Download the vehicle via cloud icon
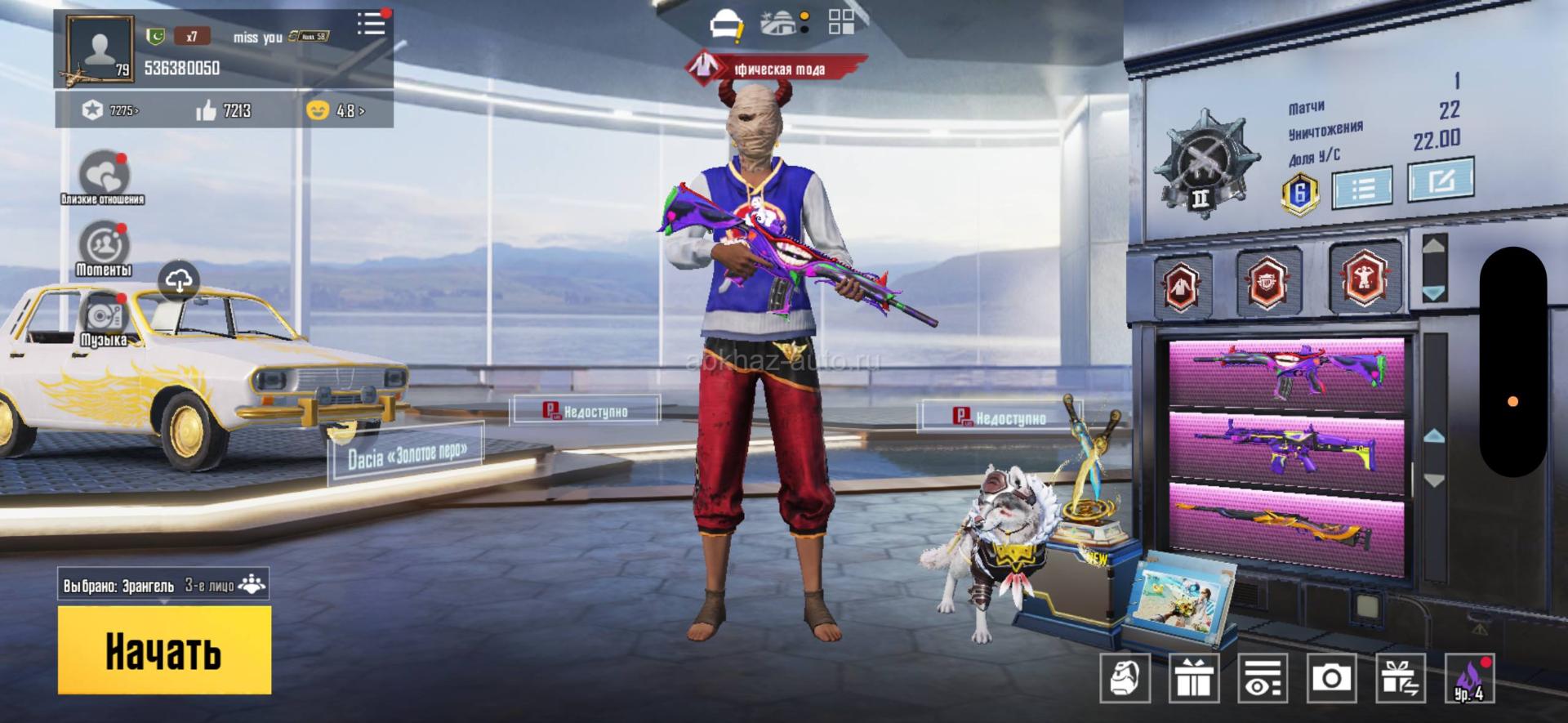 tap(180, 279)
